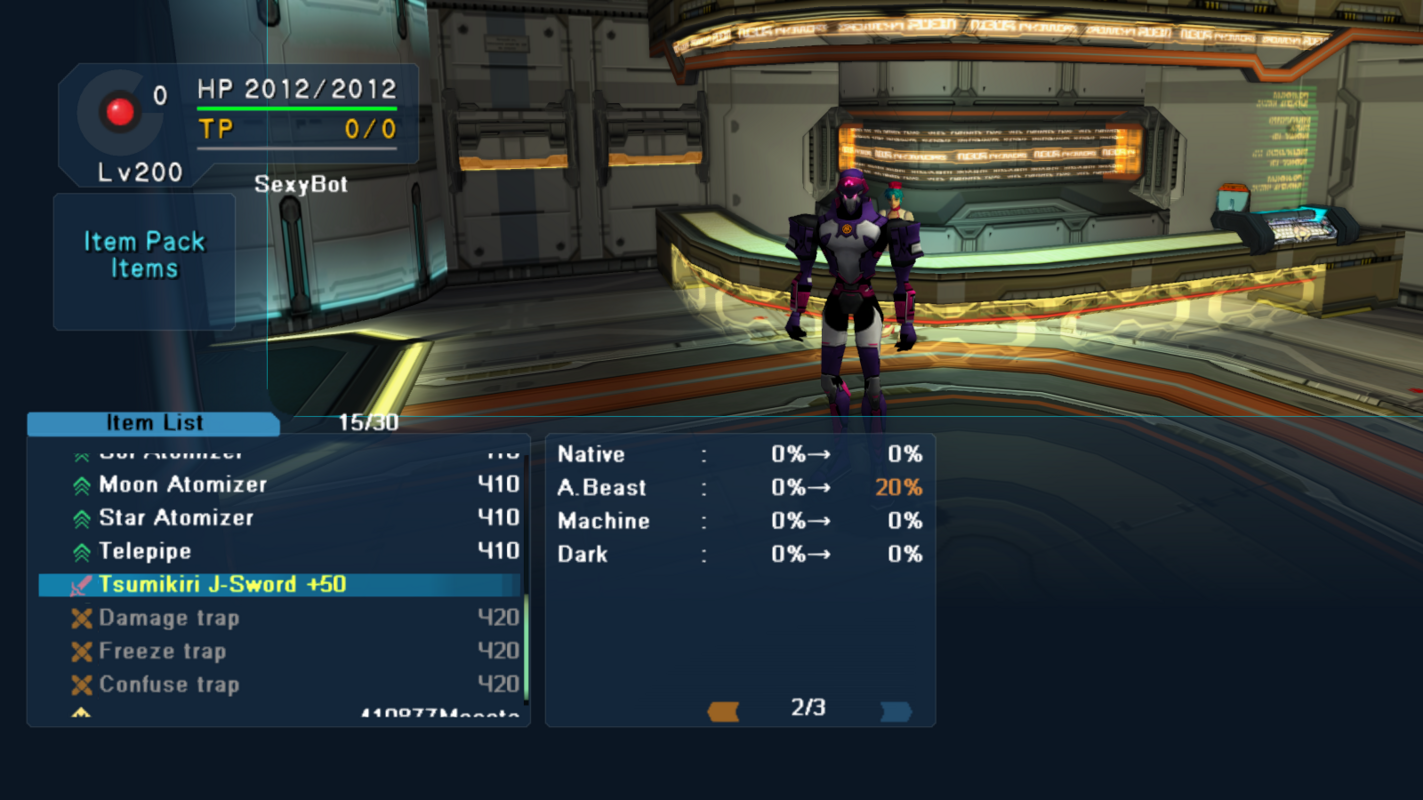This screenshot has width=1423, height=800.
Task: Go to next stats page with blue arrow
Action: (896, 711)
